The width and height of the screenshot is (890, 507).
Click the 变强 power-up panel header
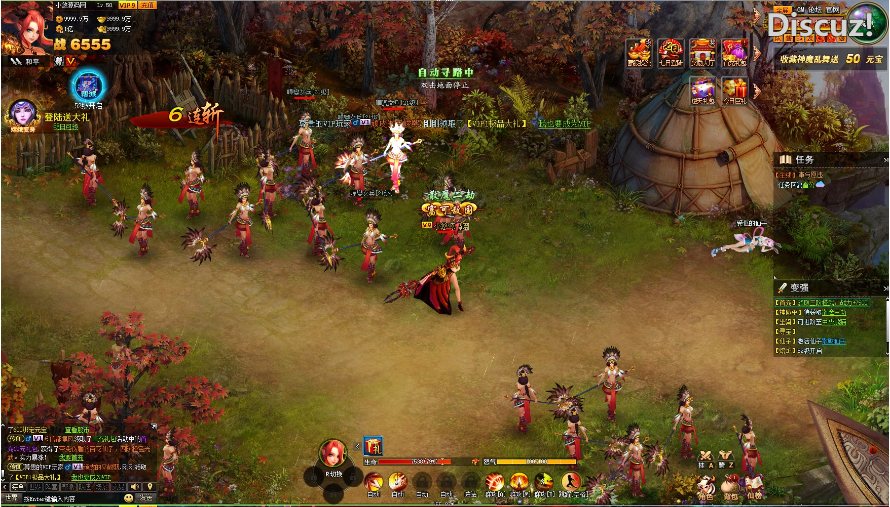tap(798, 287)
